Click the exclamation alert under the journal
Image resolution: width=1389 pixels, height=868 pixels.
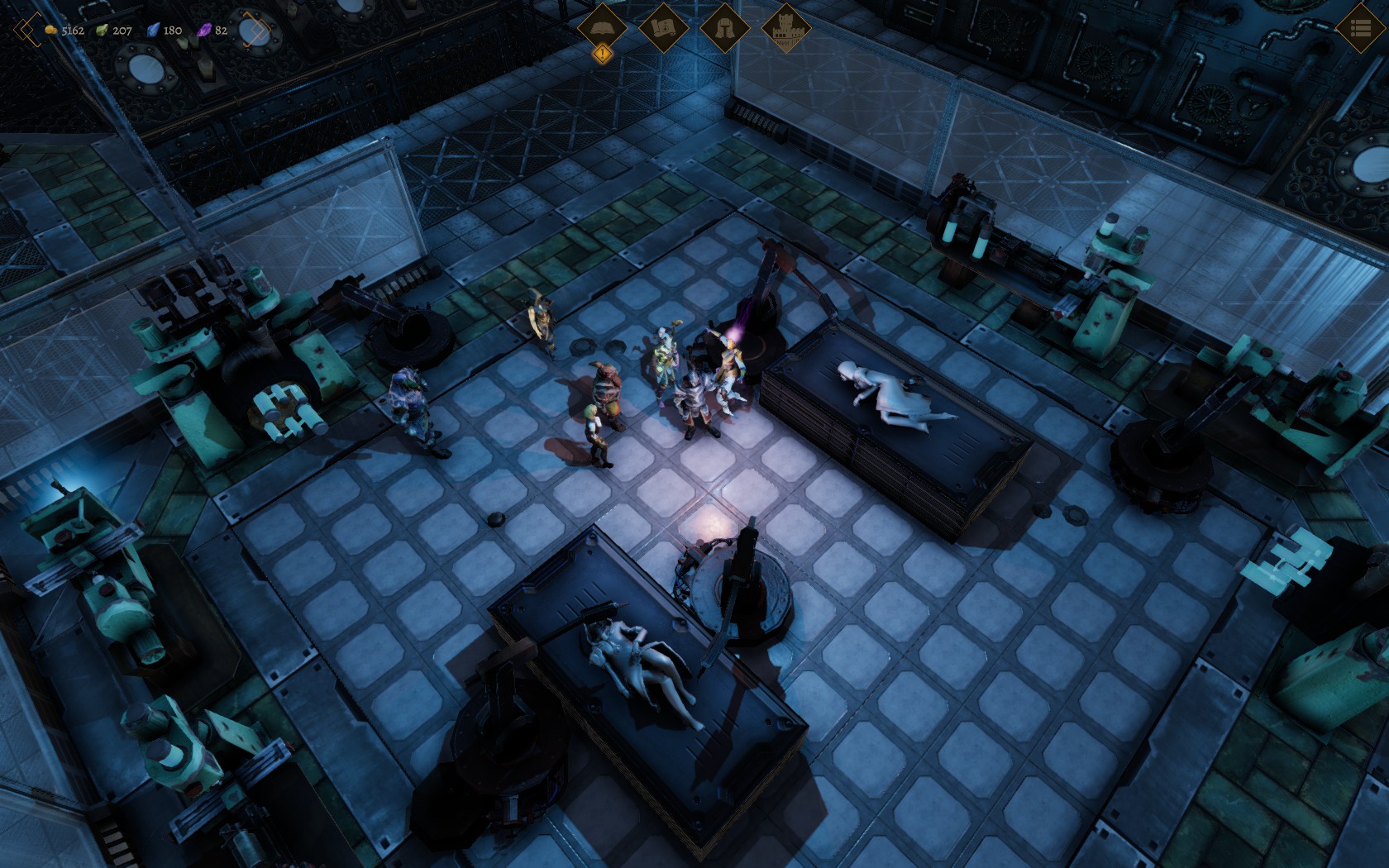click(x=603, y=55)
